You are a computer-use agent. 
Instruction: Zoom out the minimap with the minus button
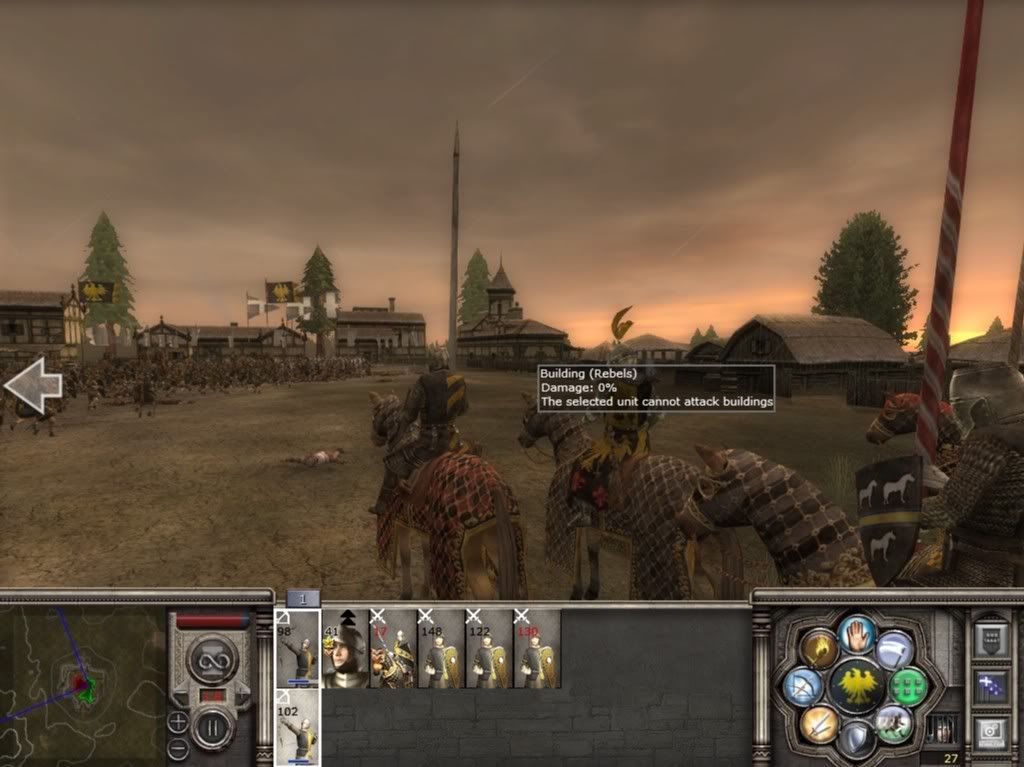(x=178, y=747)
